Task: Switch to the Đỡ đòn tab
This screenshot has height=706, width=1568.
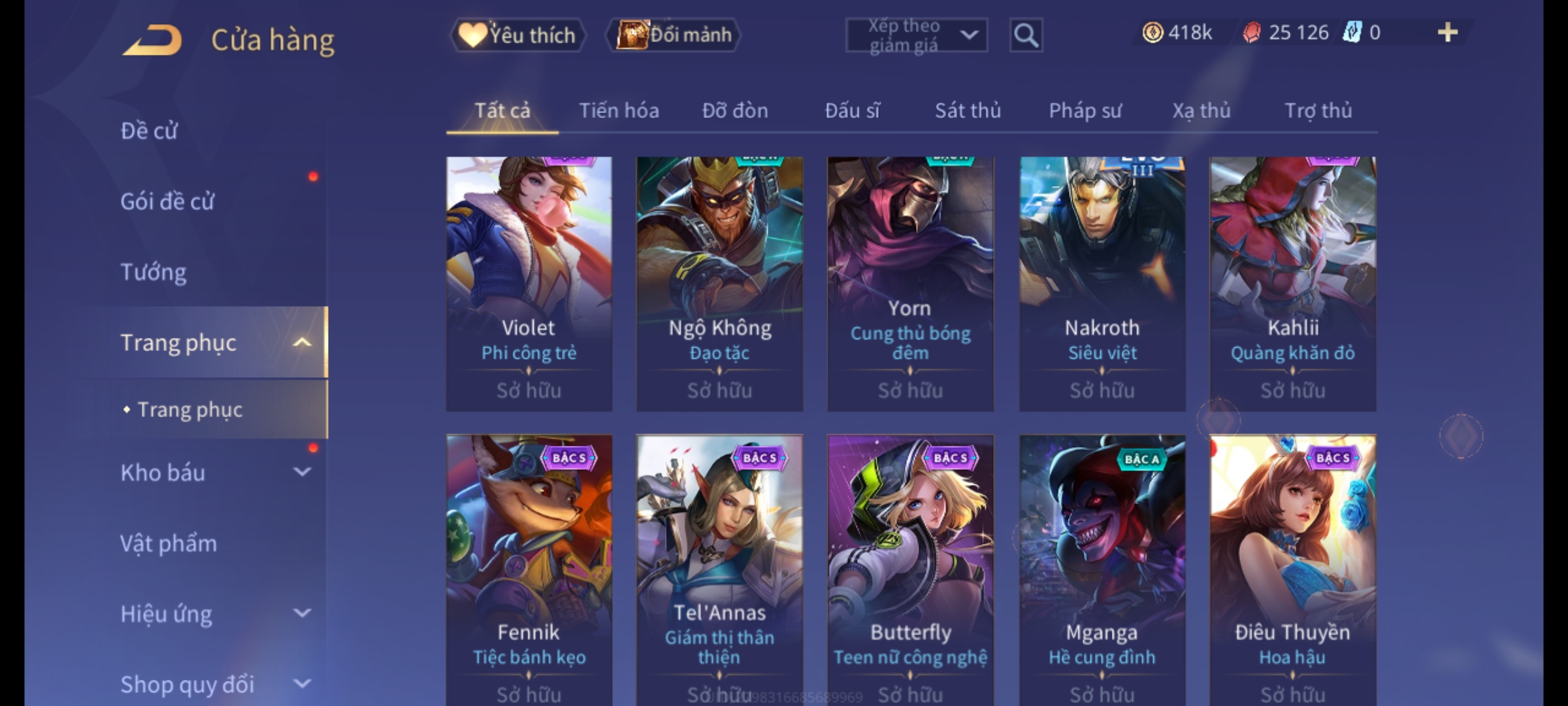Action: pyautogui.click(x=735, y=110)
